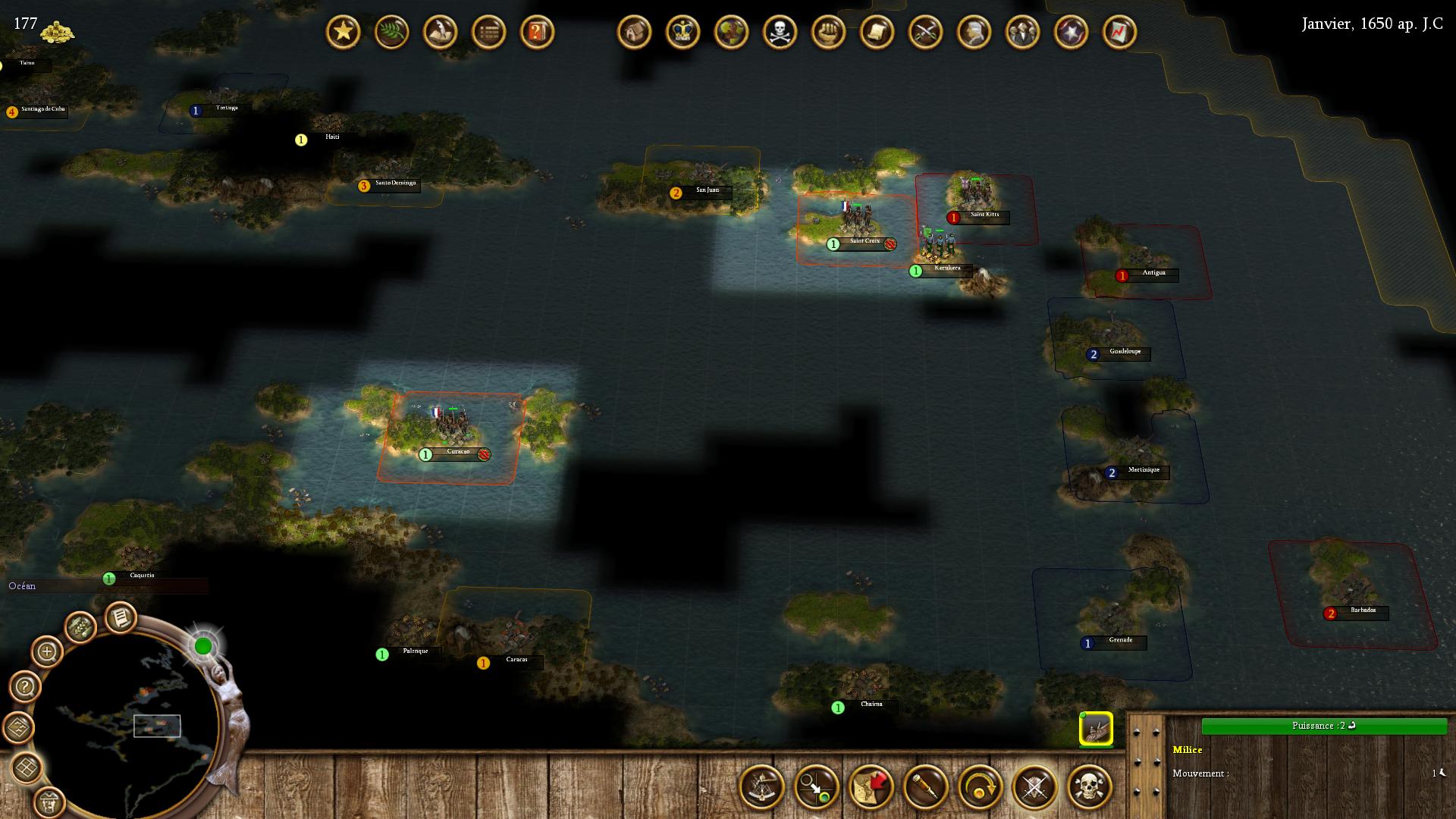Open the gold star advisor button

click(x=343, y=33)
